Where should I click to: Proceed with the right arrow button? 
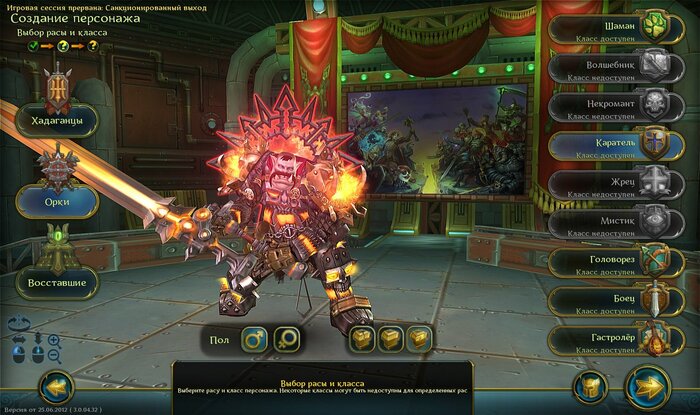click(x=646, y=387)
